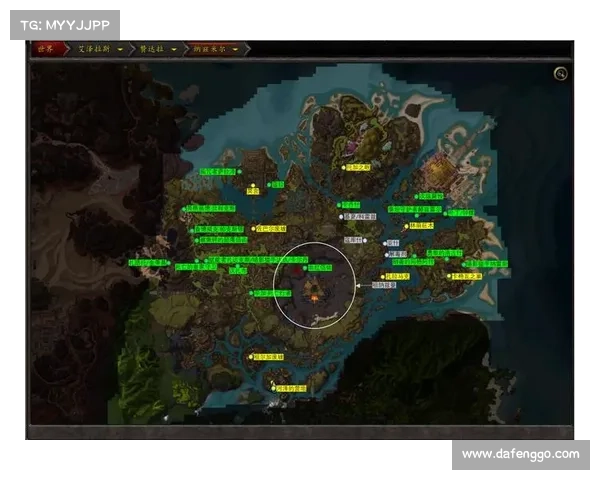The height and width of the screenshot is (480, 600).
Task: Open the dropdown arrow beside 艾泽拉斯
Action: (120, 48)
